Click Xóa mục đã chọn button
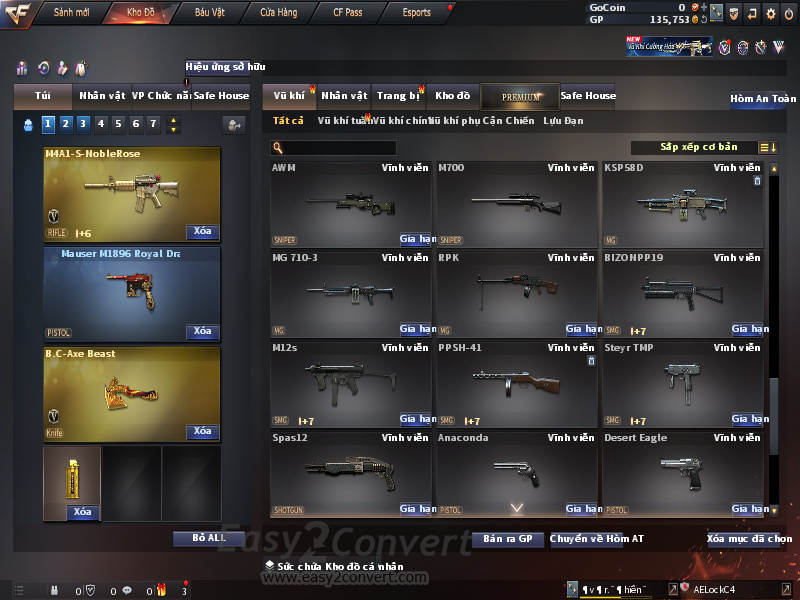Viewport: 800px width, 600px height. pos(749,539)
